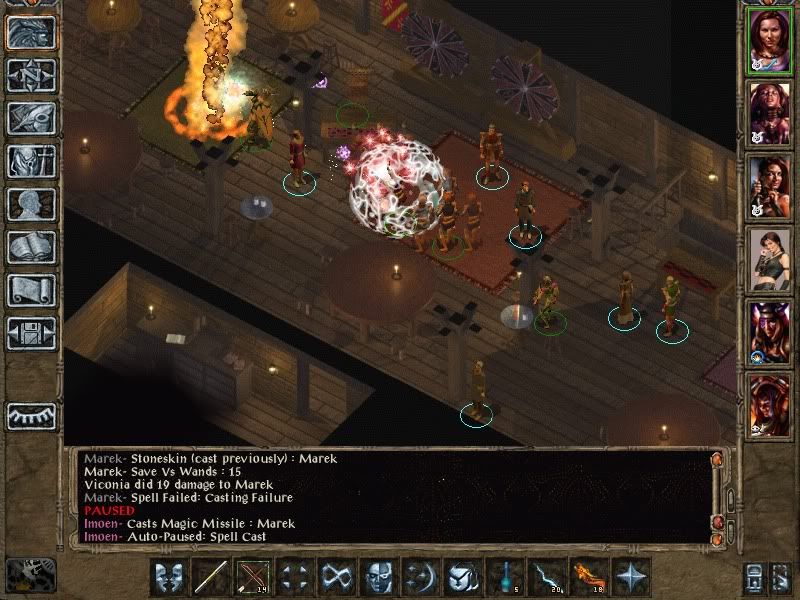Click the rest party closed-eye button
Image resolution: width=800 pixels, height=600 pixels.
click(31, 414)
